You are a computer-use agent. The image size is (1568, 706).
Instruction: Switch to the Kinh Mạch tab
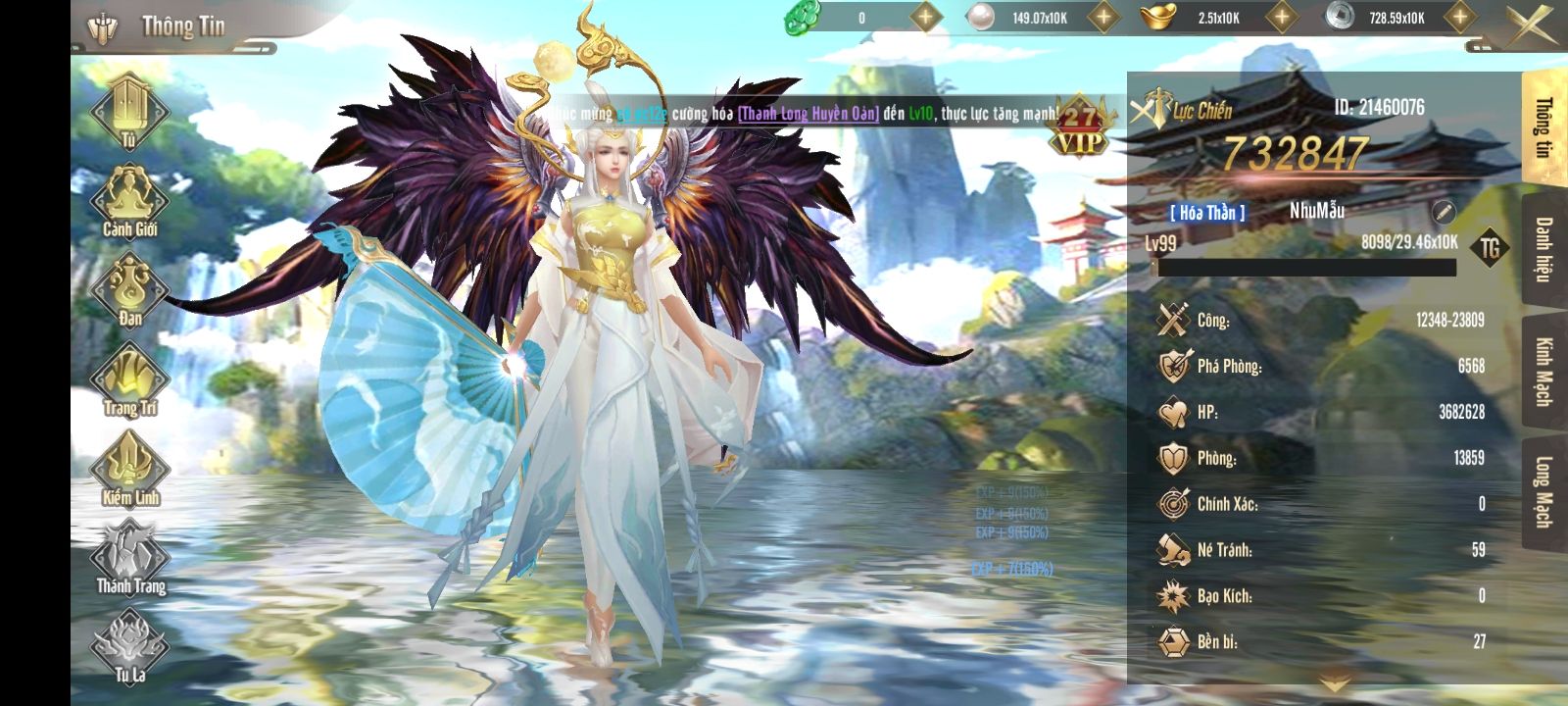(1543, 371)
